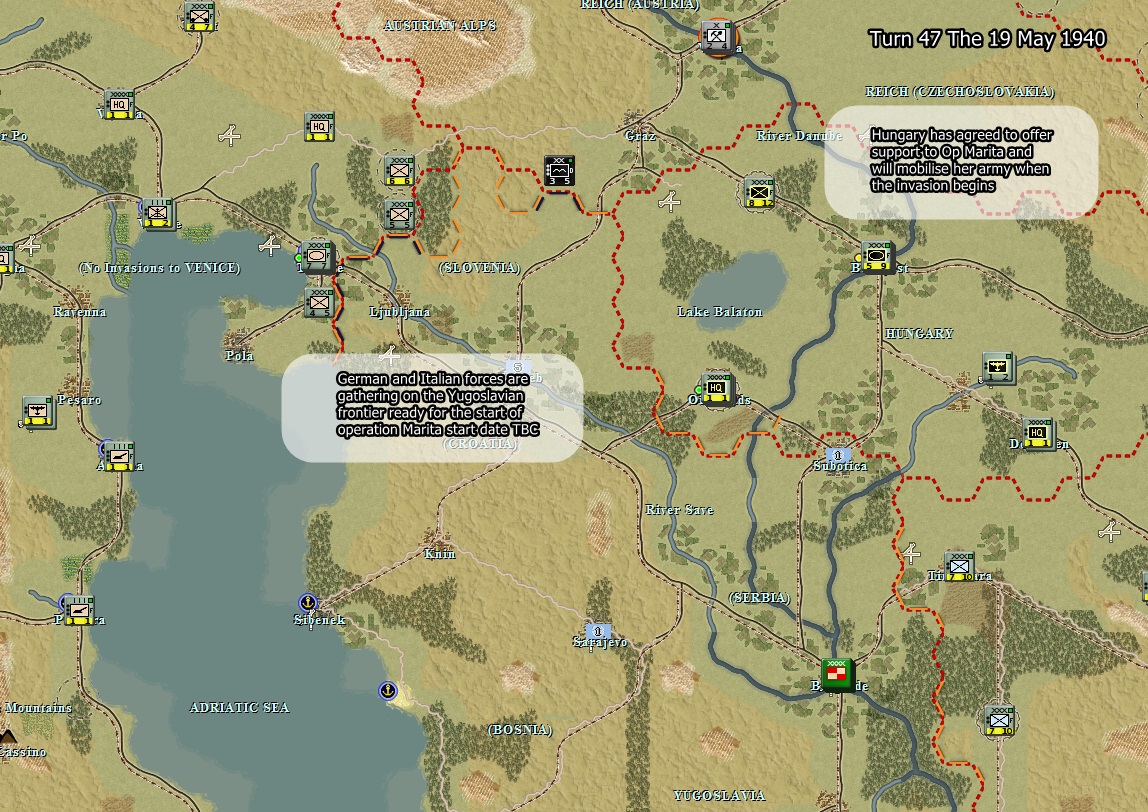Click the anchor port marker at Sibenik

tap(308, 602)
